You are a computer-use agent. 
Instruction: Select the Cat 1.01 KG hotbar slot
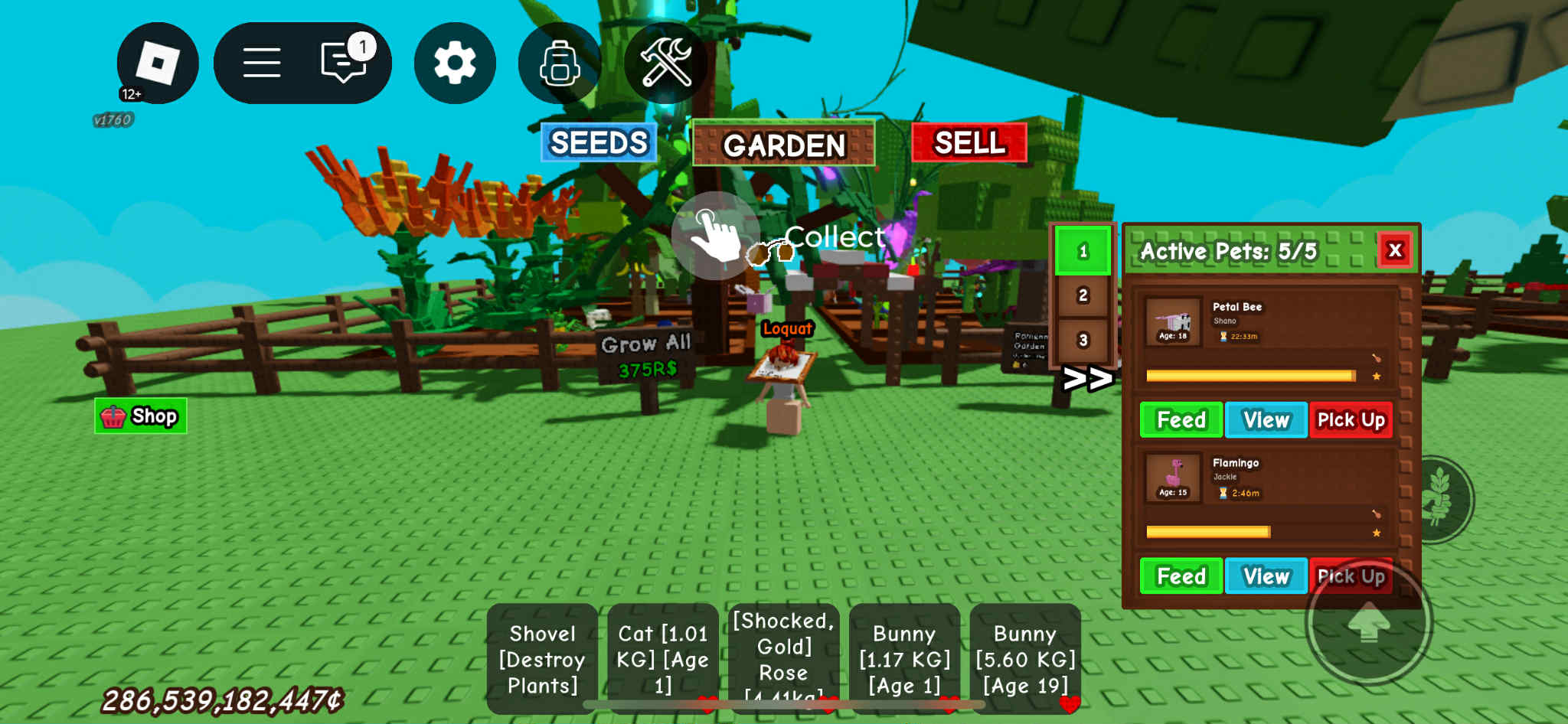click(x=663, y=659)
